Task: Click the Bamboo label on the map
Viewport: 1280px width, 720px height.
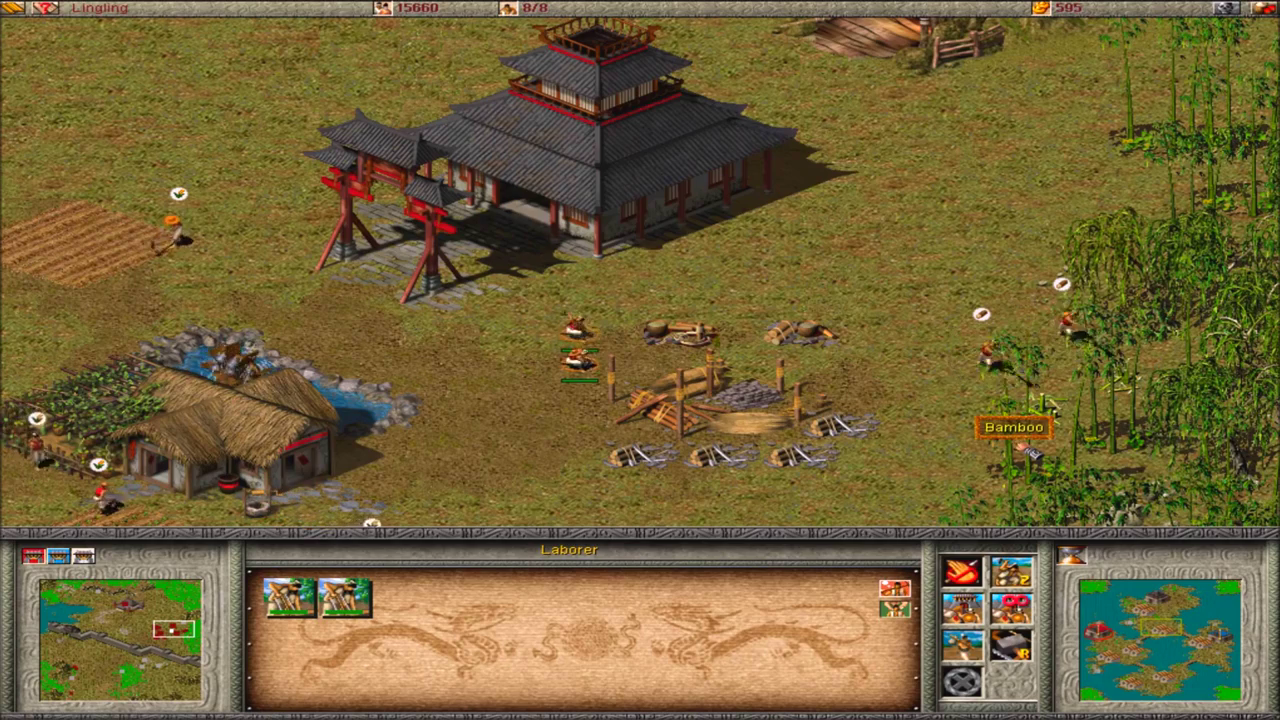Action: (1012, 427)
